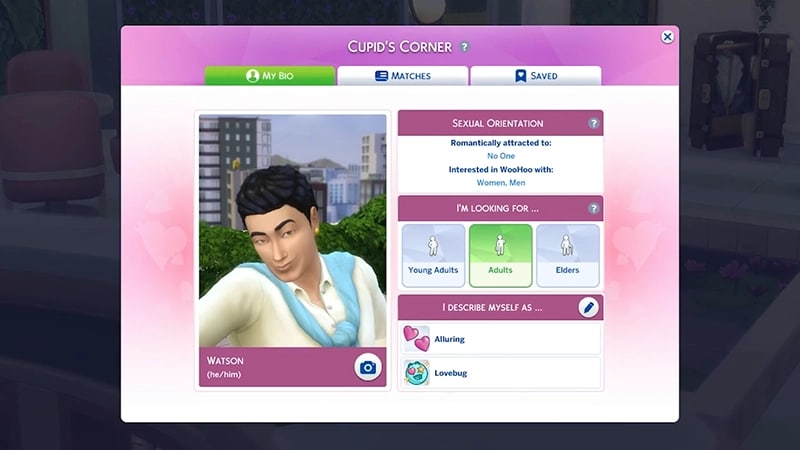The width and height of the screenshot is (800, 450).
Task: Open help for I'm Looking For section
Action: (x=593, y=208)
